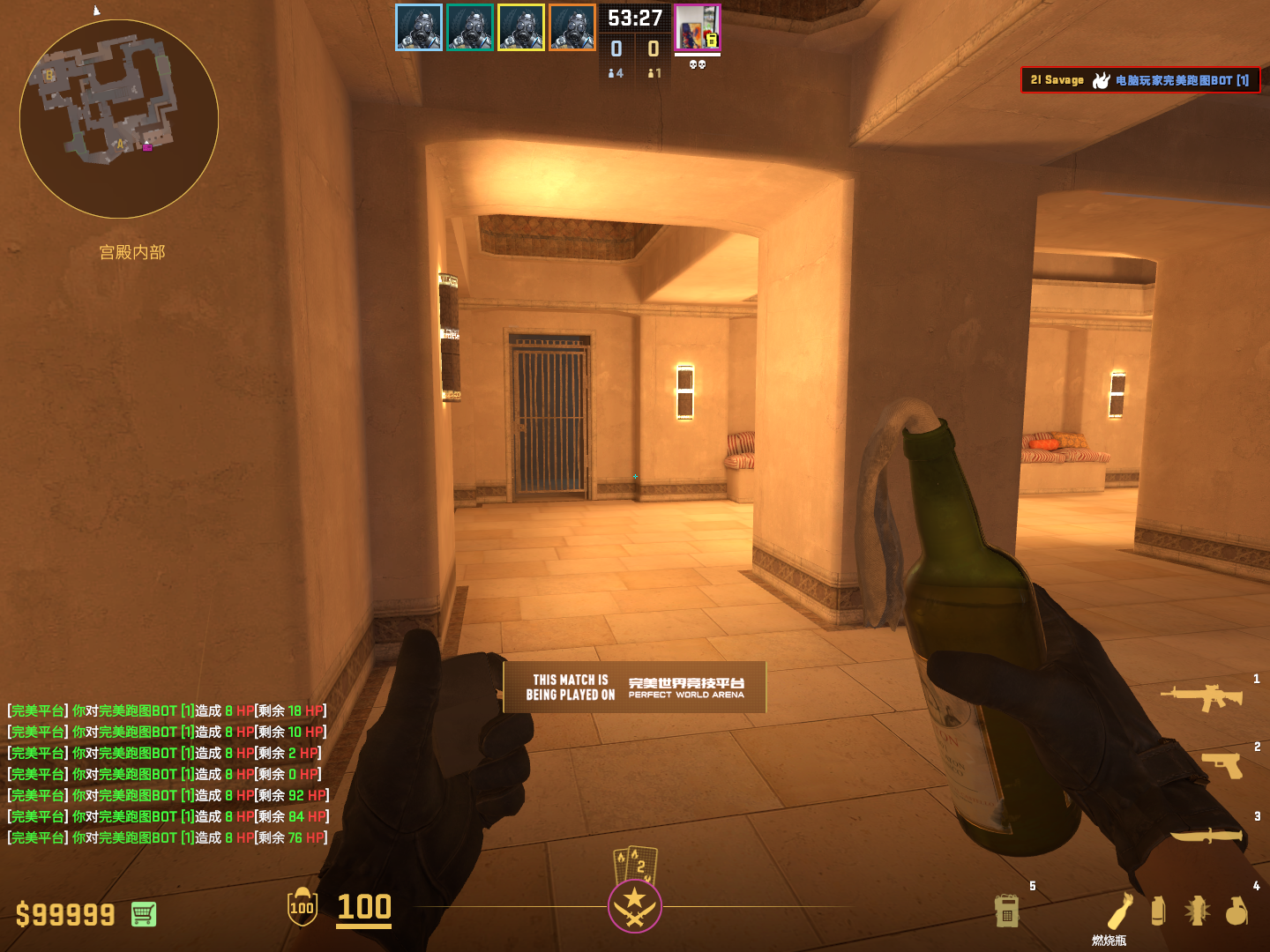The height and width of the screenshot is (952, 1270).
Task: Click the Perfect World Arena match banner
Action: coord(635,687)
